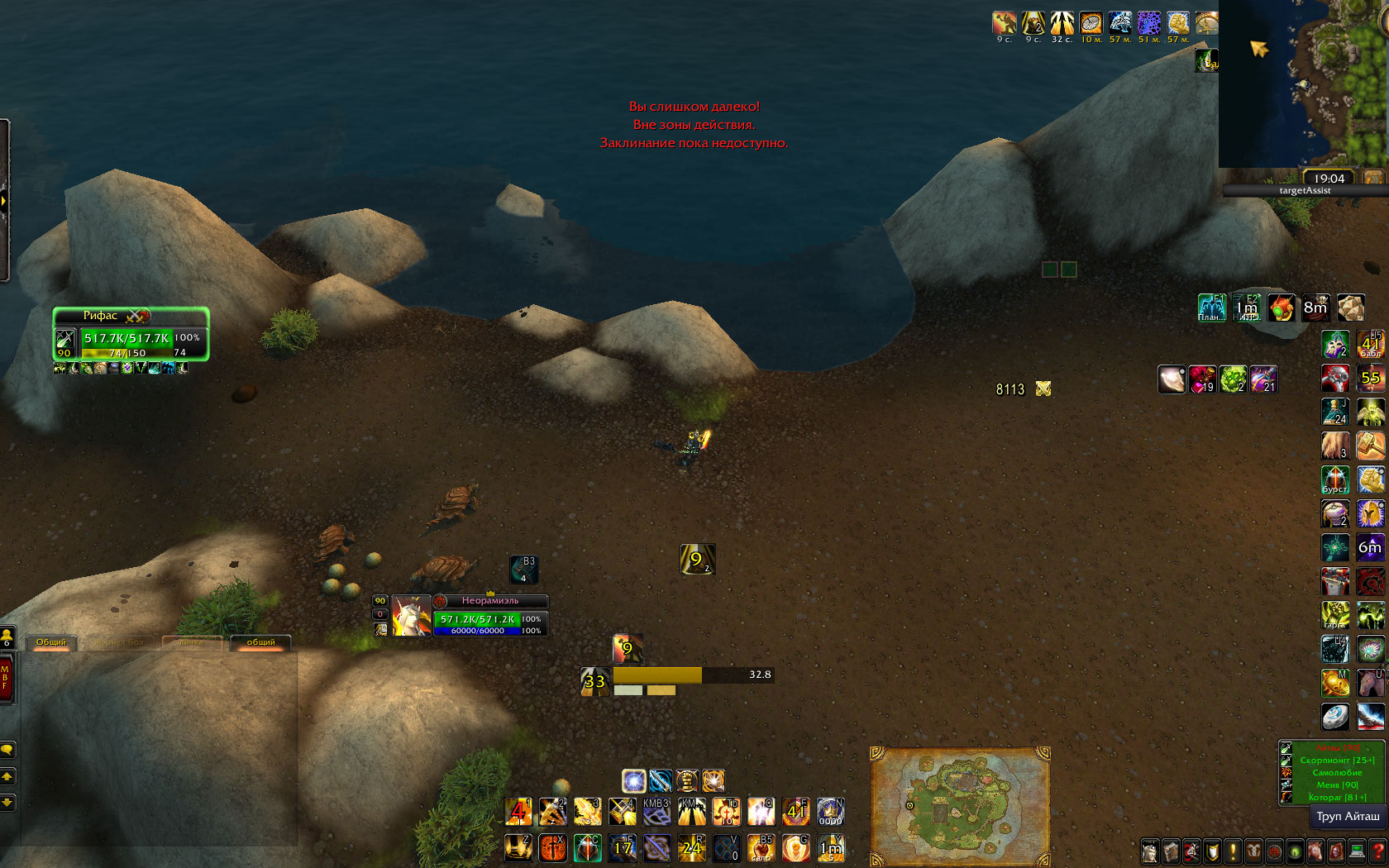The image size is (1389, 868).
Task: Activate the golden hammer ability on key 4
Action: pyautogui.click(x=623, y=812)
